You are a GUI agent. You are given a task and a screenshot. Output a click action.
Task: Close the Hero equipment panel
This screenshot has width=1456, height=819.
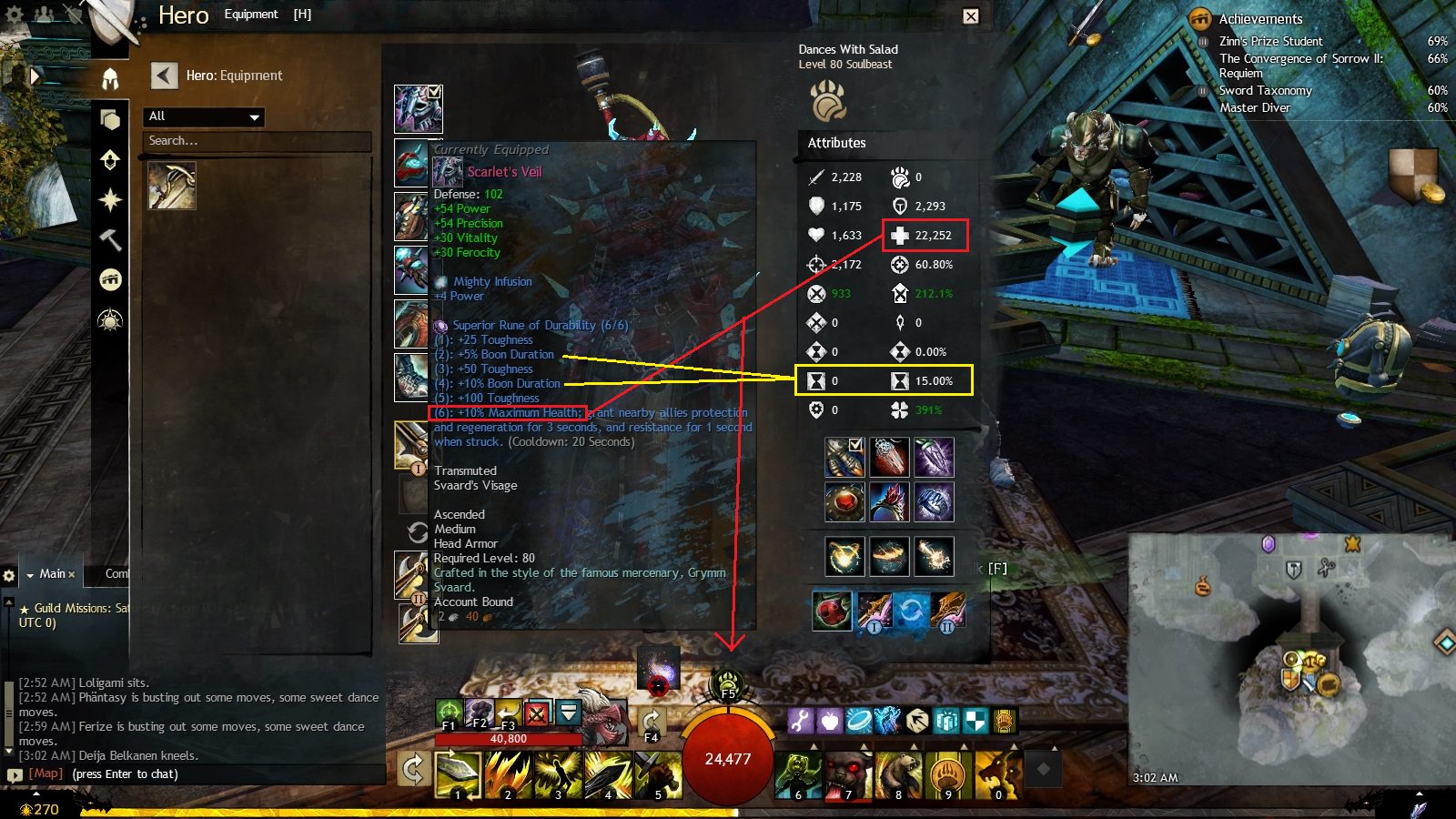coord(971,16)
